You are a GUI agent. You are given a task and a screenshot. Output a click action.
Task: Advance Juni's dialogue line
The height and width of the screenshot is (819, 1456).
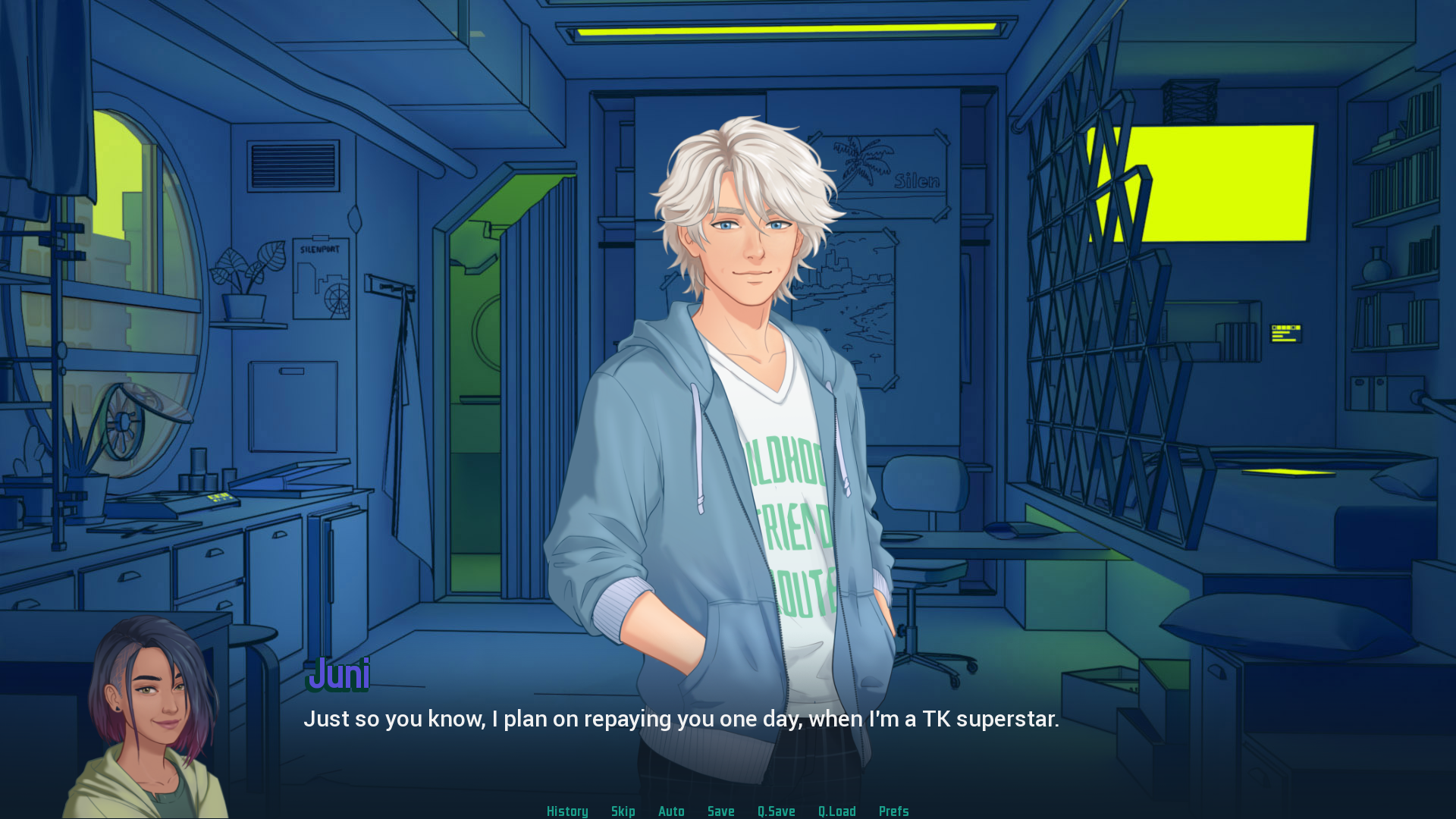680,718
